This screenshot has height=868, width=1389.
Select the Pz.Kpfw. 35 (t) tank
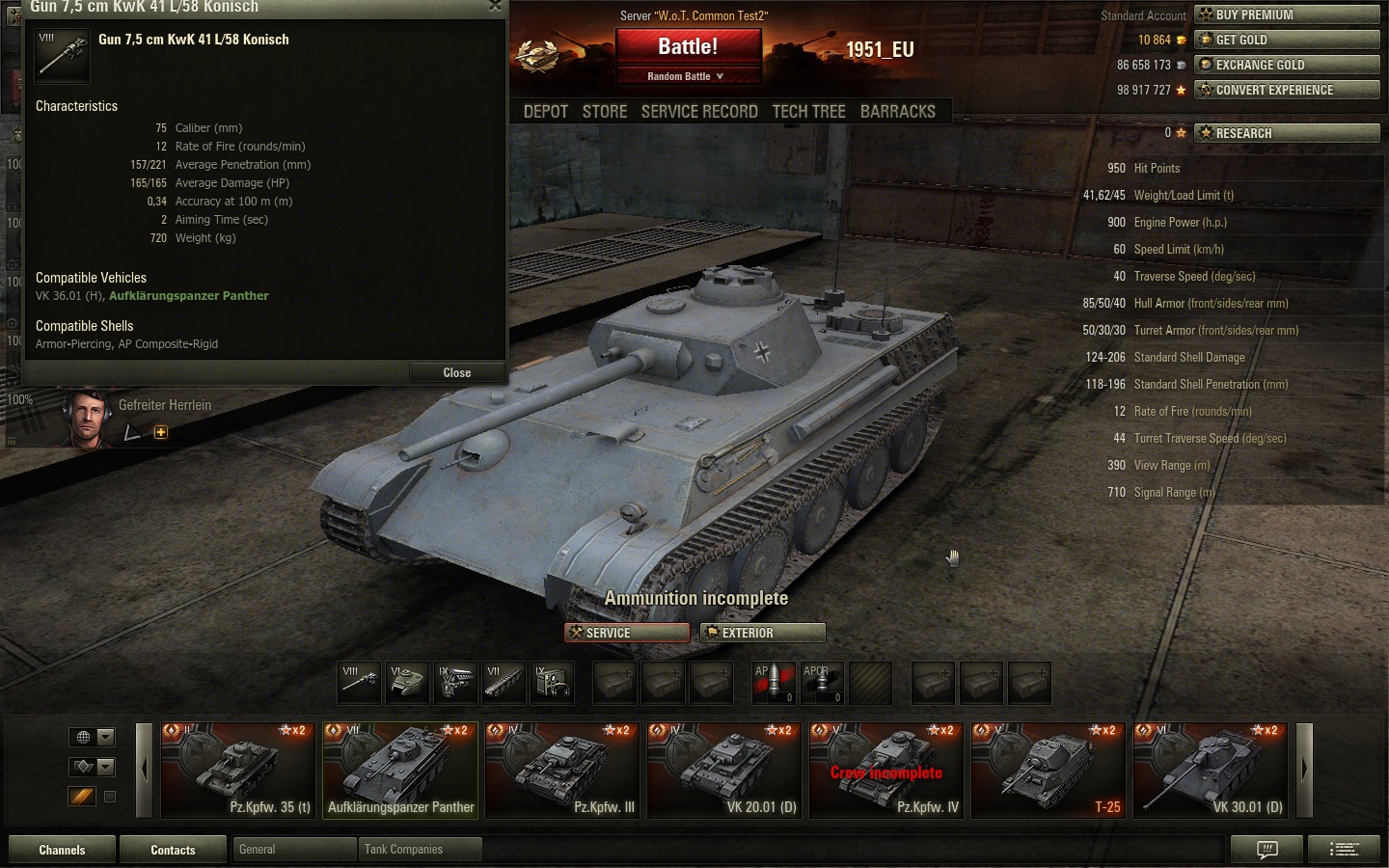click(237, 770)
